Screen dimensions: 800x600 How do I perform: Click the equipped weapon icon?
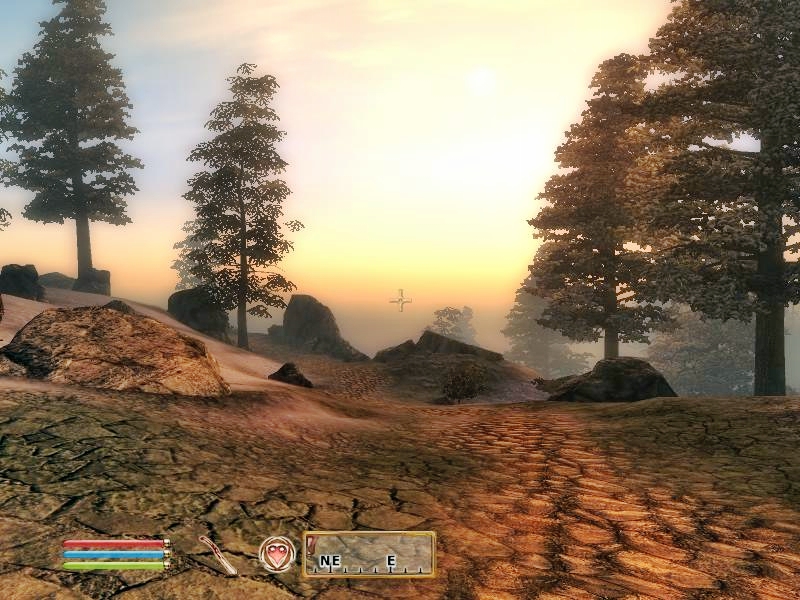pyautogui.click(x=217, y=554)
